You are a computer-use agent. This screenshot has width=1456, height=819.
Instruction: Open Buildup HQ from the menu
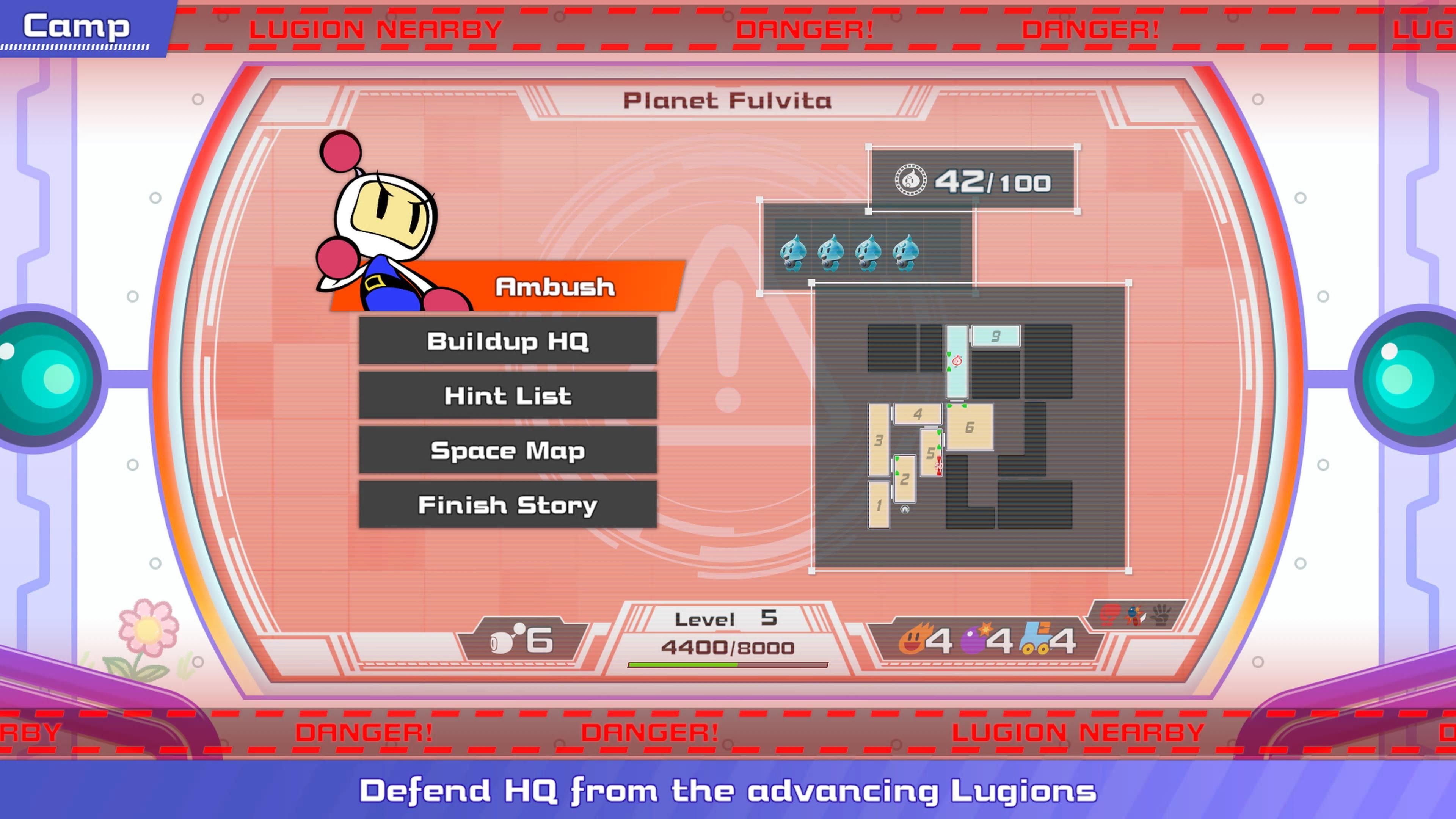point(508,341)
